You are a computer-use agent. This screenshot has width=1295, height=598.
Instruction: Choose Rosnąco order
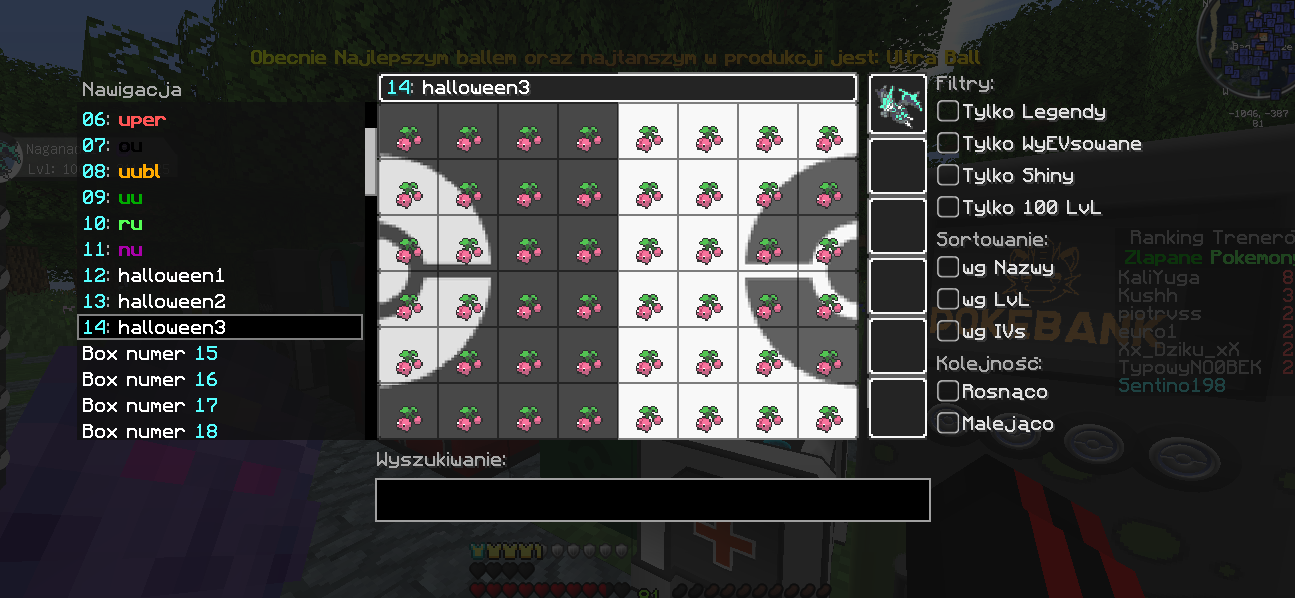(x=948, y=391)
